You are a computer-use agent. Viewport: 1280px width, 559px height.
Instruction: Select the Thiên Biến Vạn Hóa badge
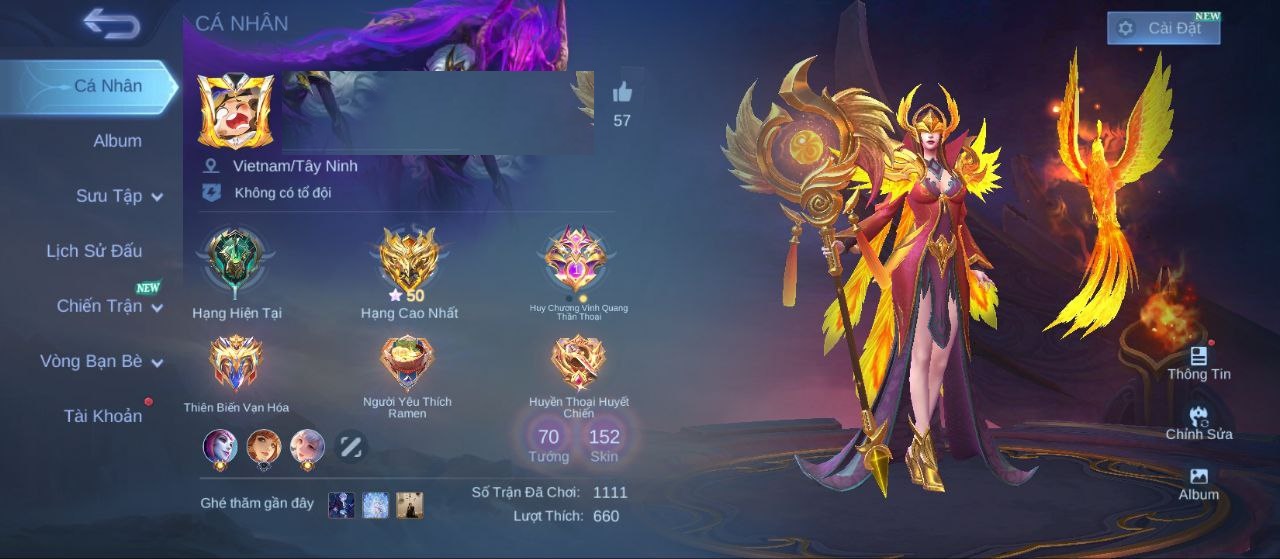tap(236, 363)
